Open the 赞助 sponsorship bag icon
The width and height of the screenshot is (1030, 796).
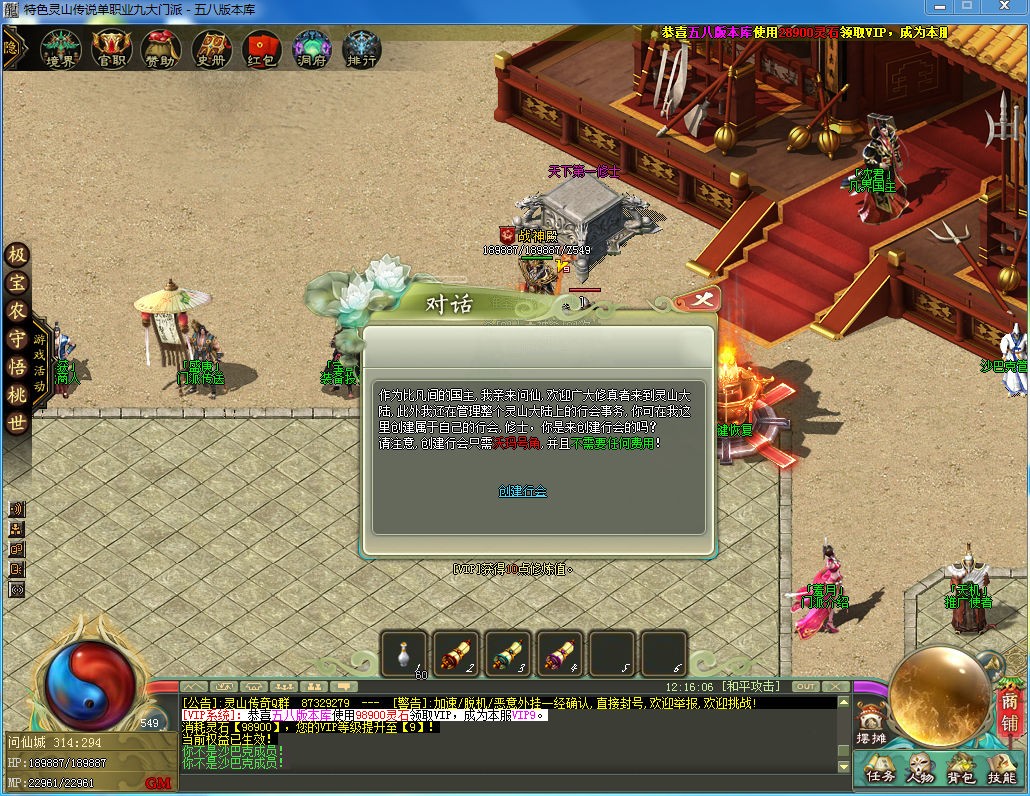(x=160, y=47)
